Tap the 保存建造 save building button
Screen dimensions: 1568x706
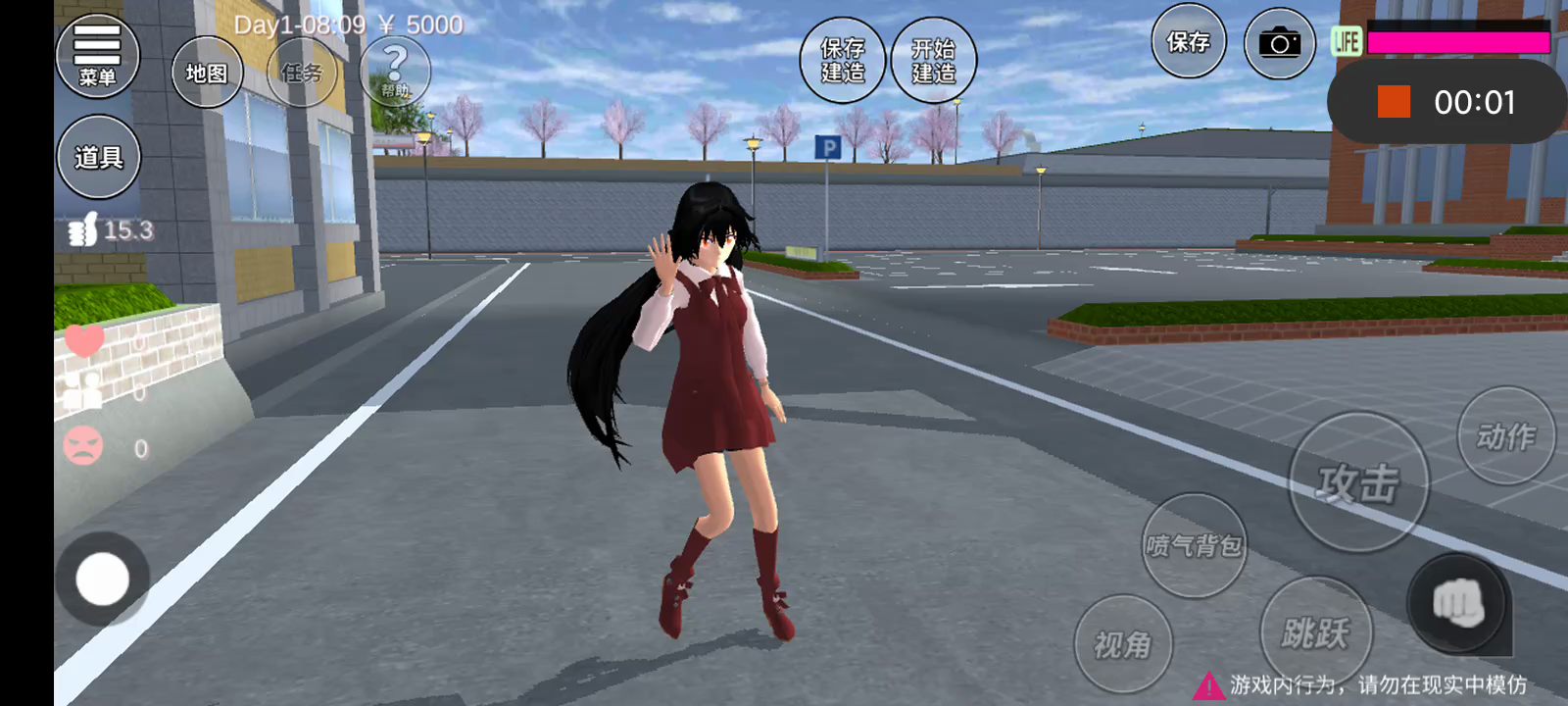coord(843,60)
